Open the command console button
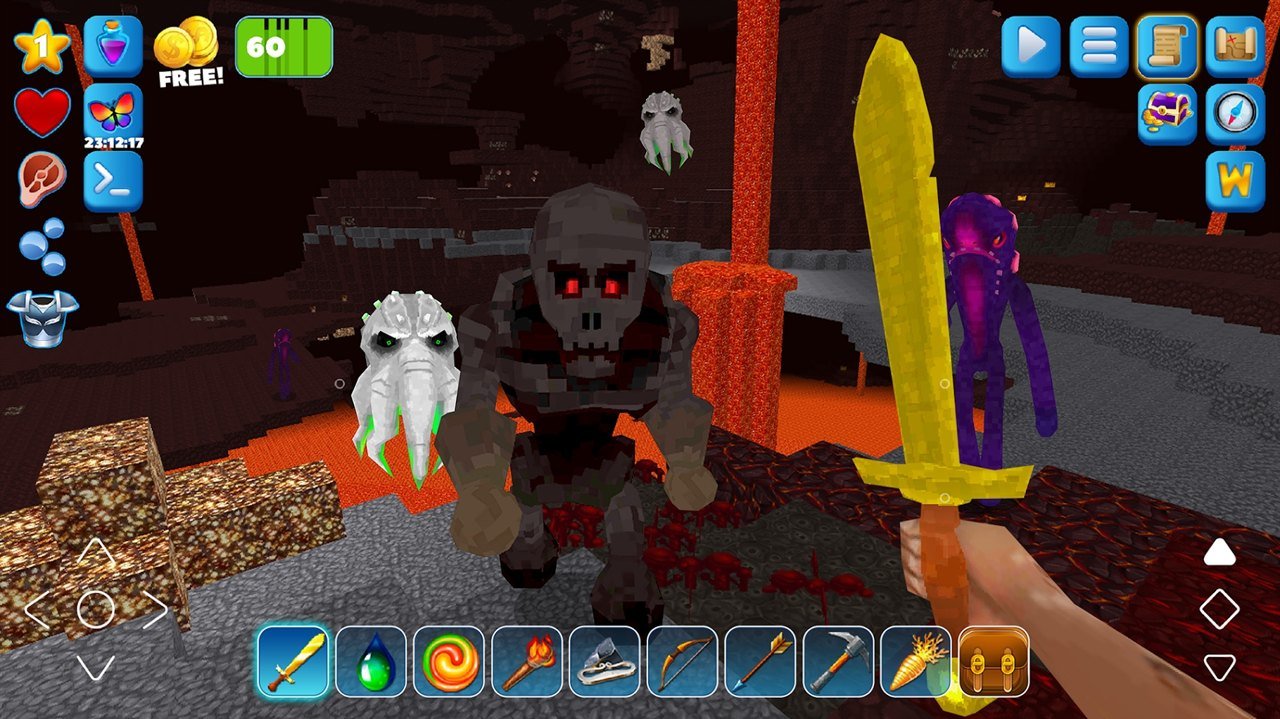The image size is (1280, 719). point(113,181)
